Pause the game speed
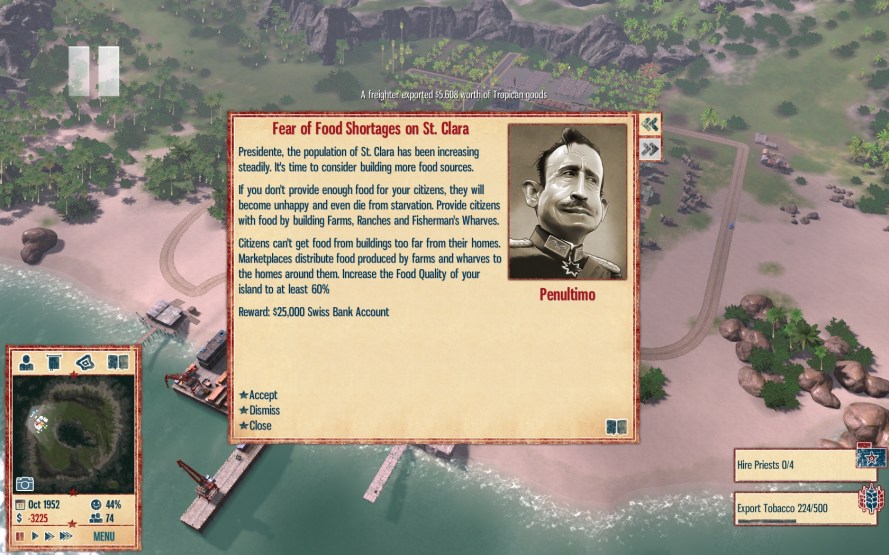The height and width of the screenshot is (555, 889). coord(21,537)
